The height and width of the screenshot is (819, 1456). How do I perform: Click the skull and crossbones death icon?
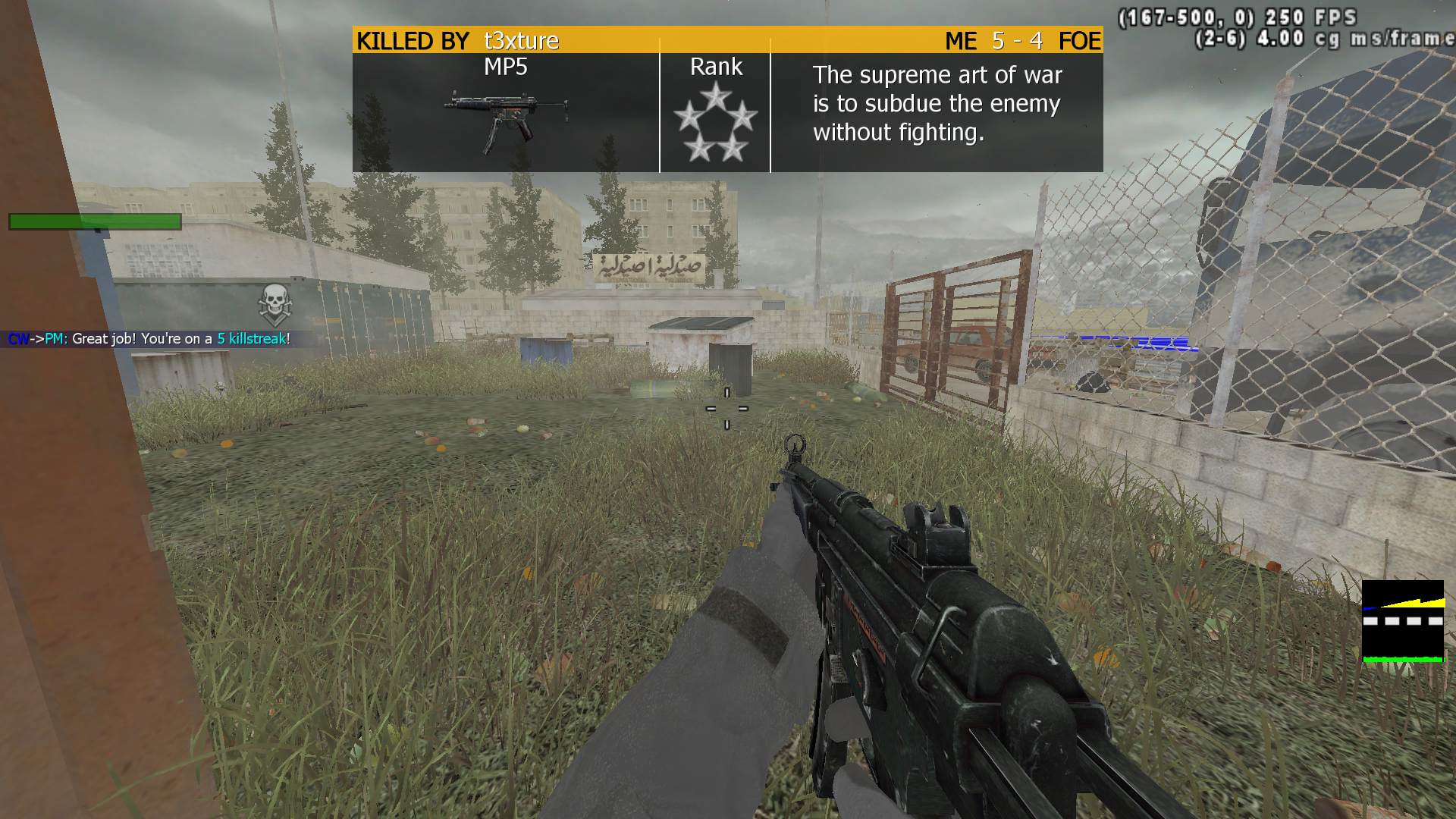tap(274, 304)
